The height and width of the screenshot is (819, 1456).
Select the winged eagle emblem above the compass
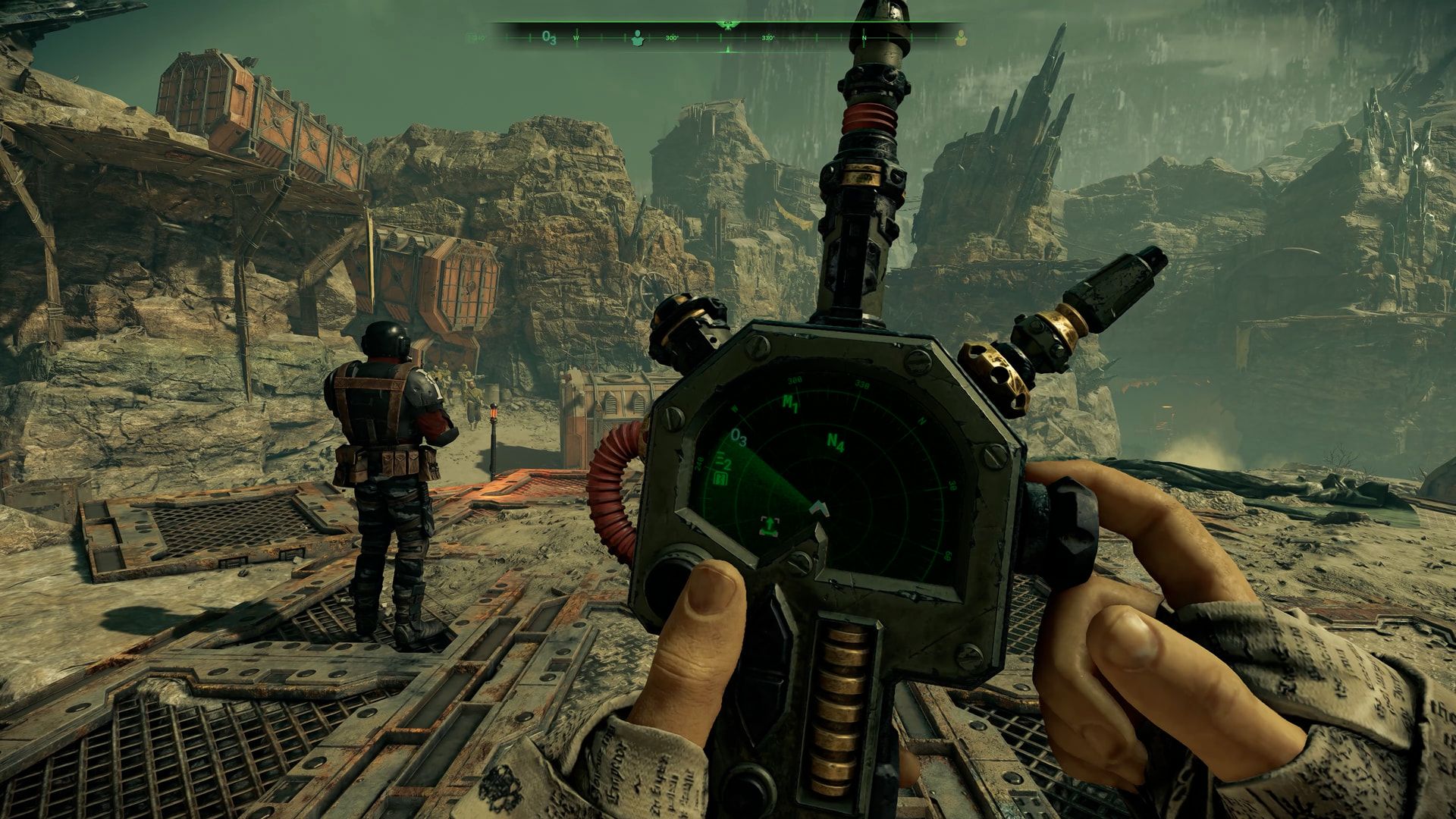(727, 25)
